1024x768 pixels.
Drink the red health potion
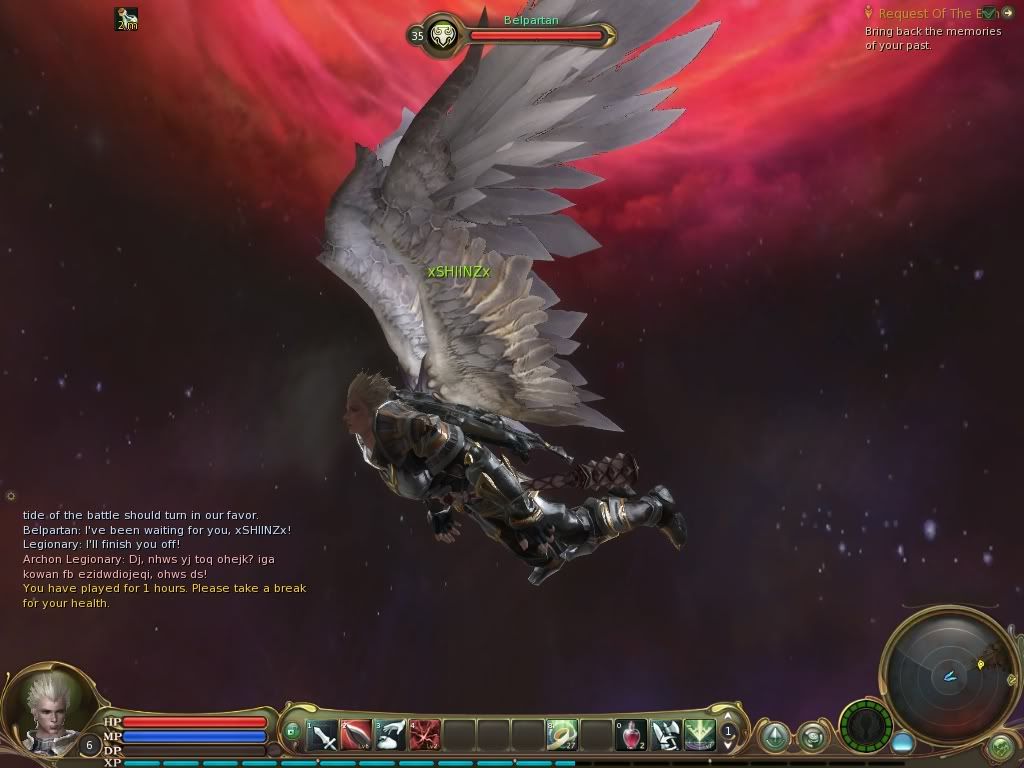pyautogui.click(x=632, y=736)
